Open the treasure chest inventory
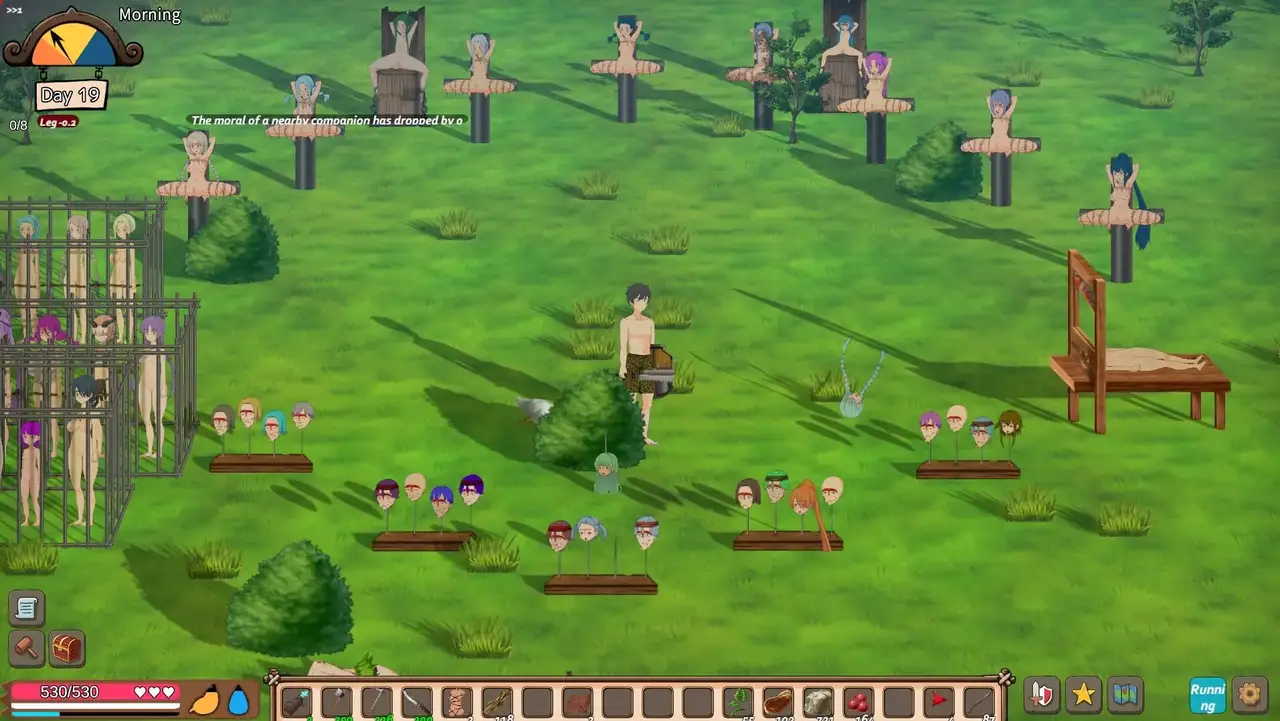Viewport: 1280px width, 721px height. tap(67, 648)
